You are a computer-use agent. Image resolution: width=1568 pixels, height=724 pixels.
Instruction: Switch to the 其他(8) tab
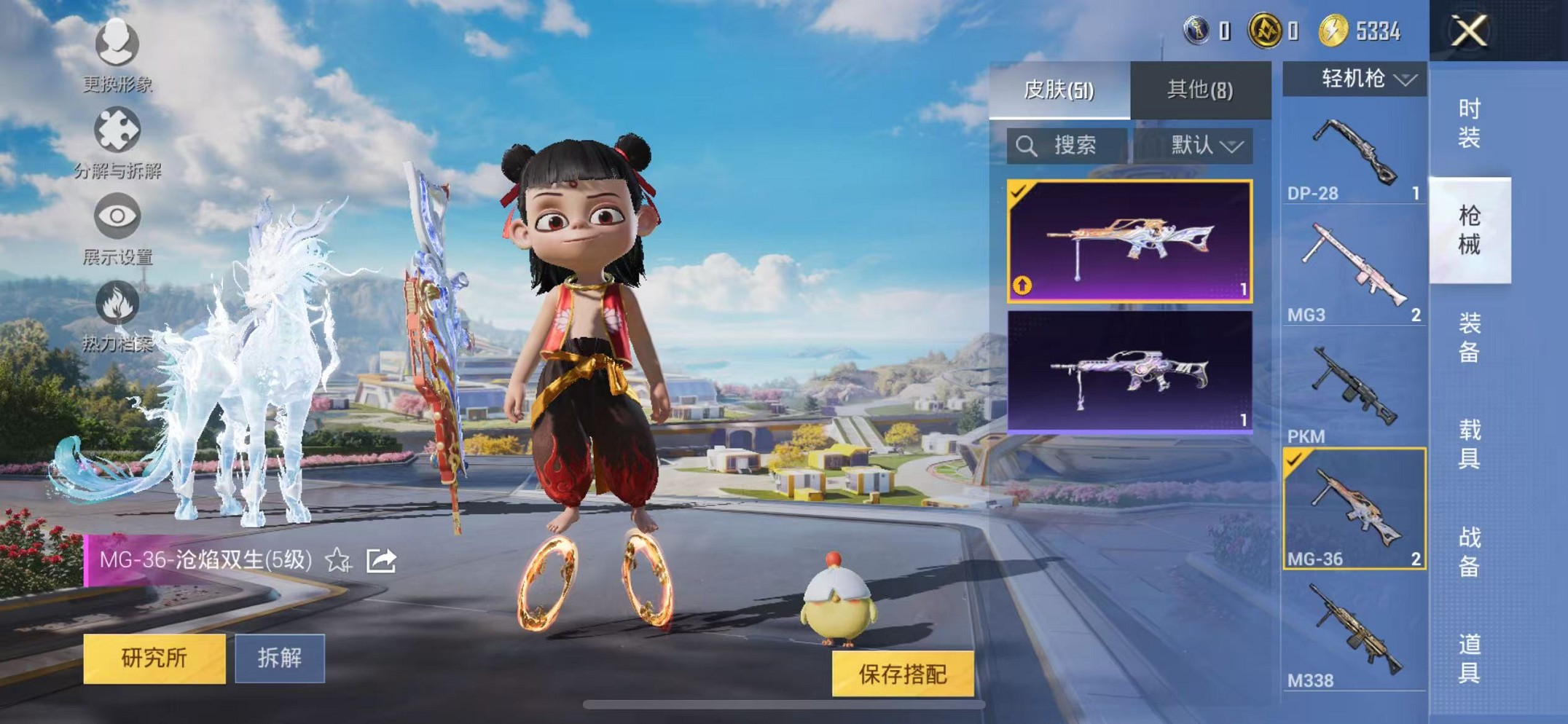point(1199,88)
